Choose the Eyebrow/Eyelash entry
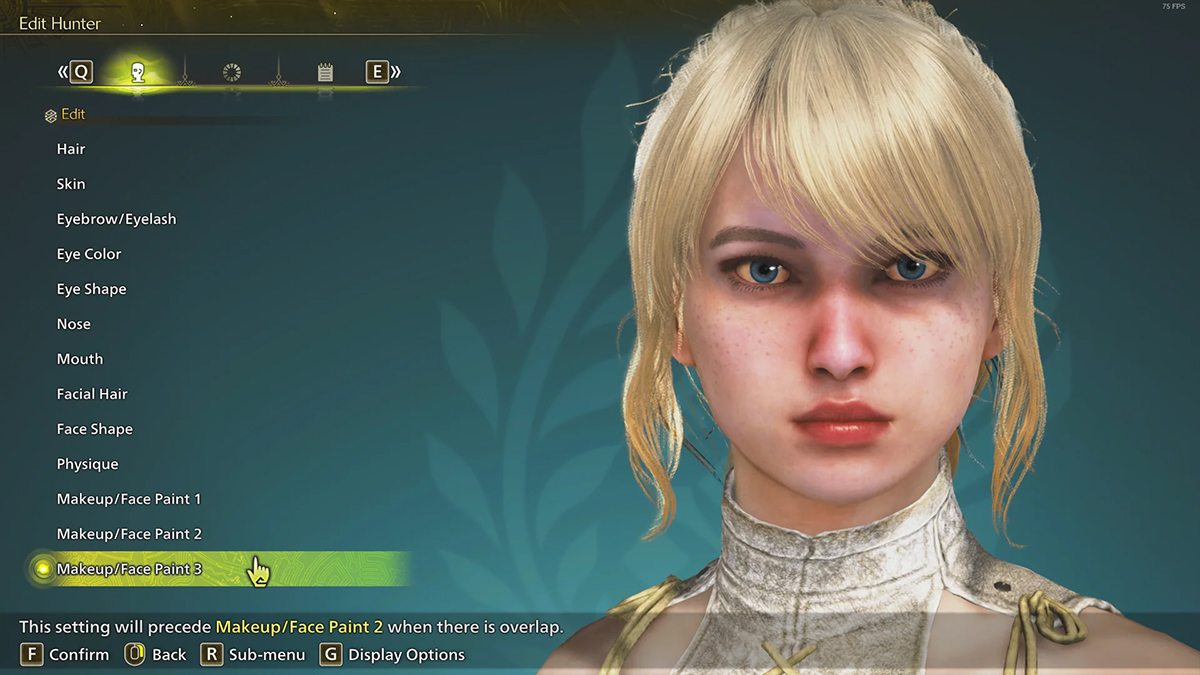This screenshot has height=675, width=1200. pyautogui.click(x=116, y=219)
